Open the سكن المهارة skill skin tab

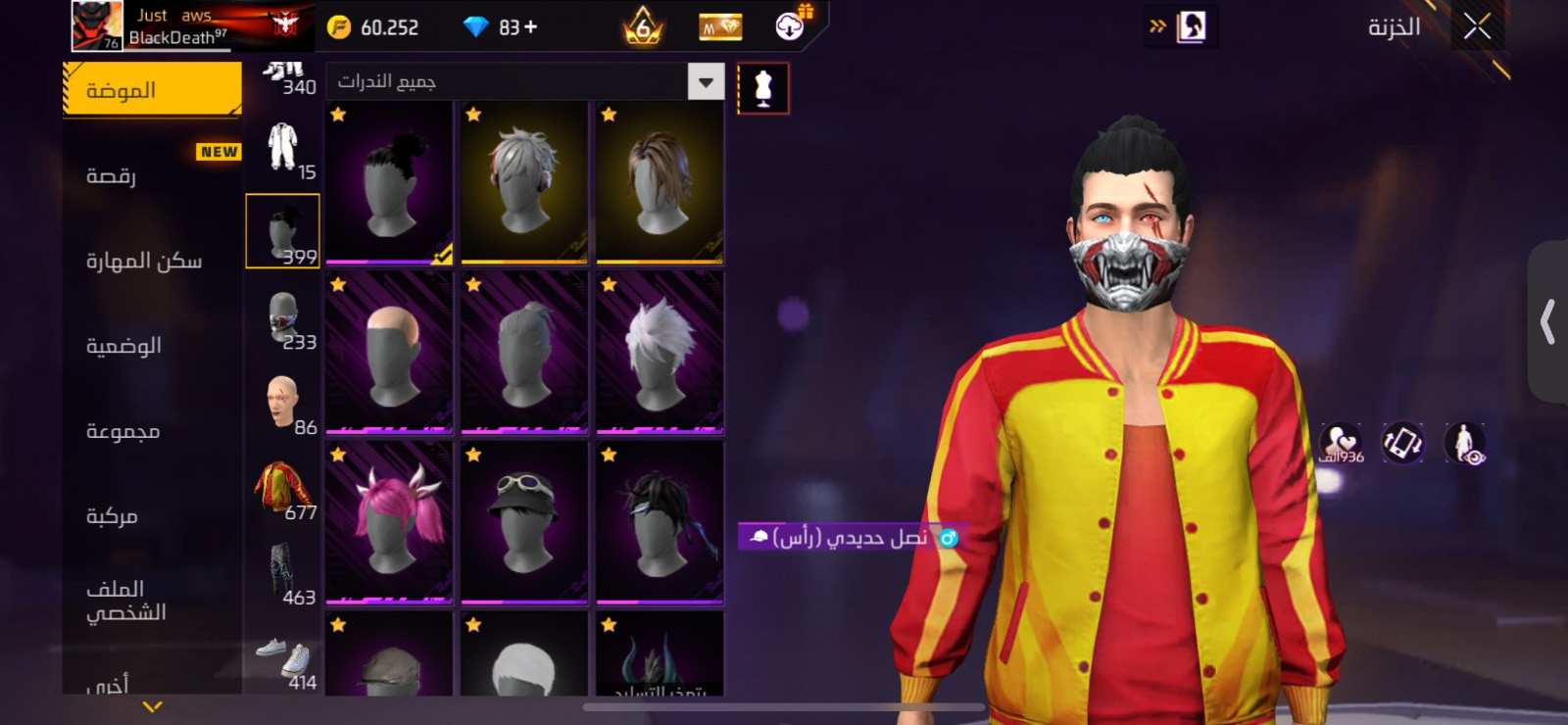[x=152, y=261]
